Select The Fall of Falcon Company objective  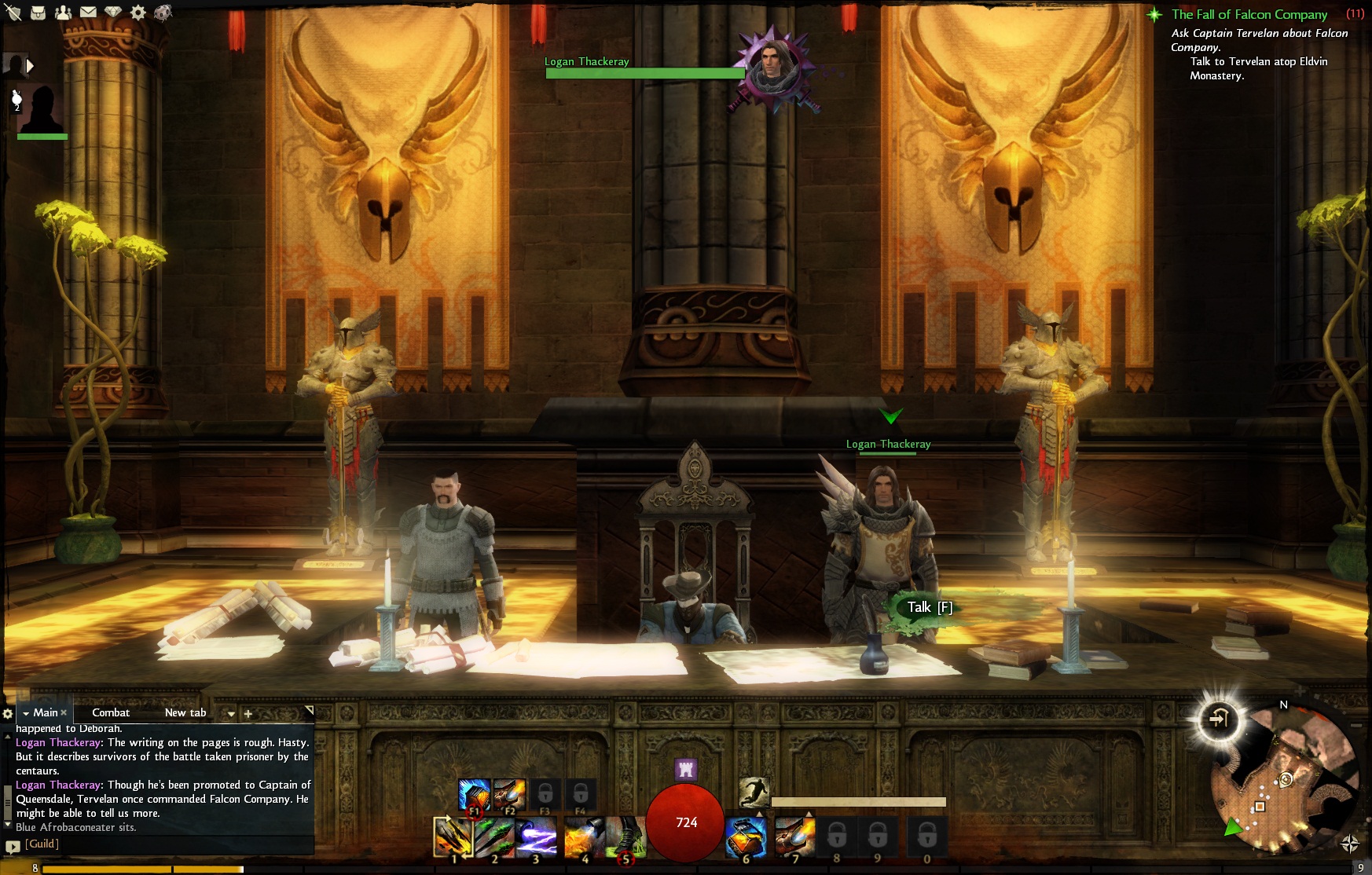[x=1249, y=14]
